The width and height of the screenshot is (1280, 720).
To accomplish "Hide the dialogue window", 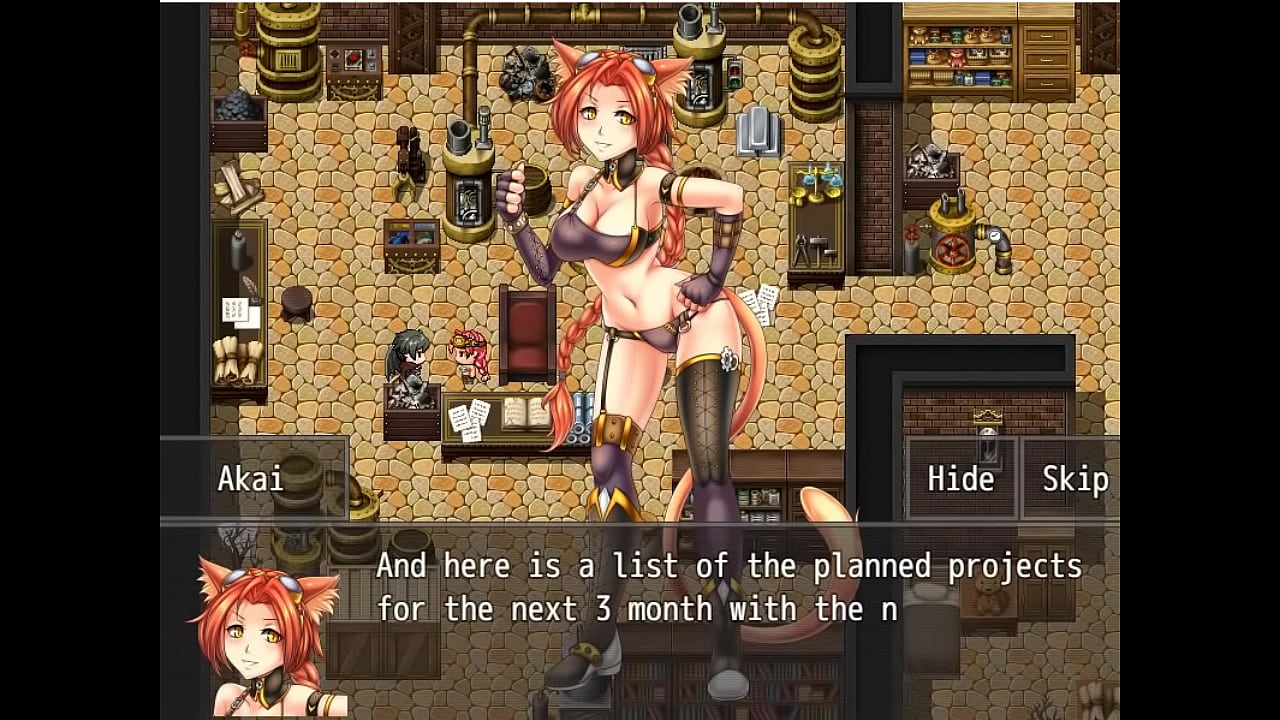I will [960, 479].
